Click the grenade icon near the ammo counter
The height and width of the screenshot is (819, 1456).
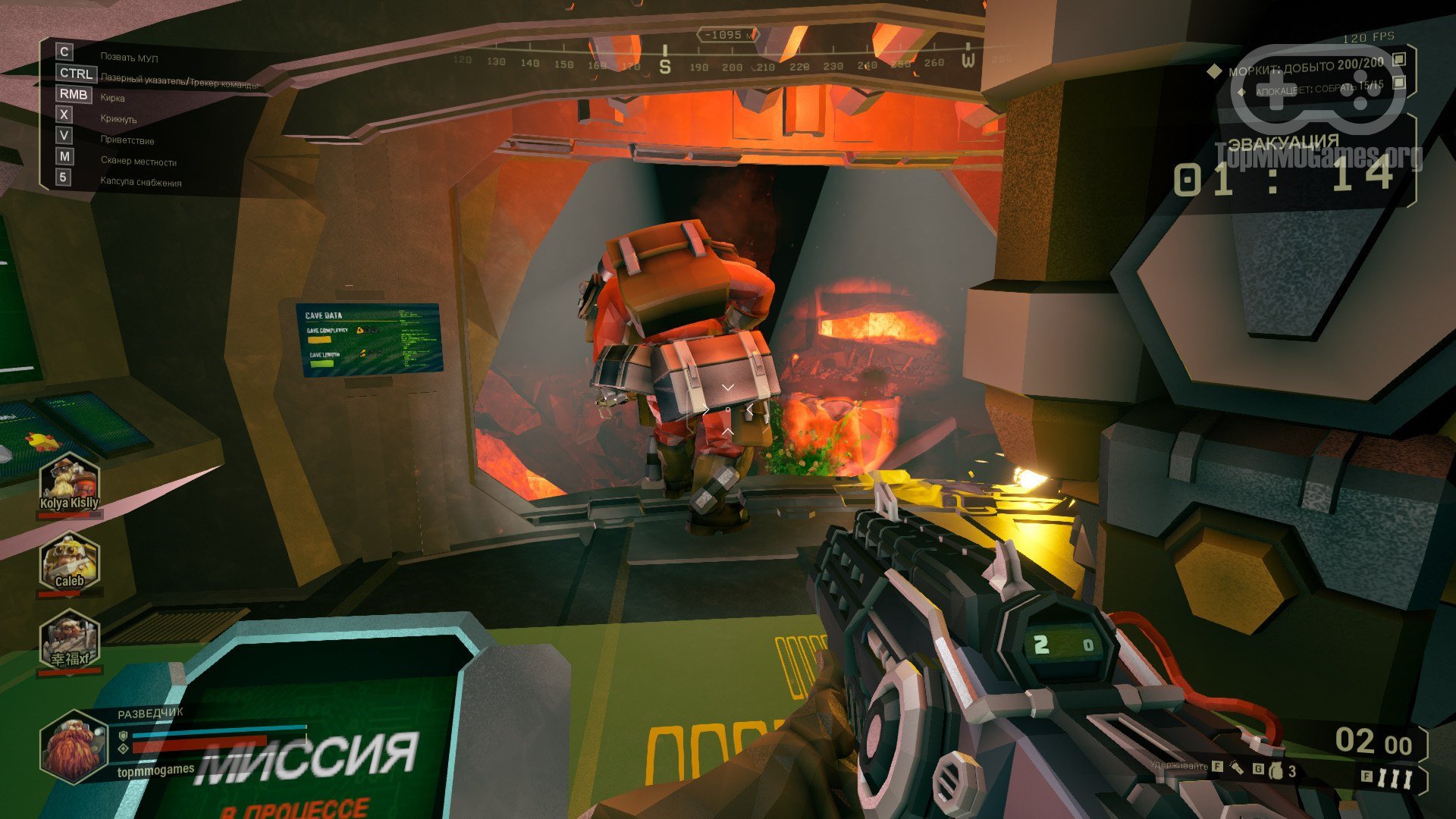tap(1276, 770)
